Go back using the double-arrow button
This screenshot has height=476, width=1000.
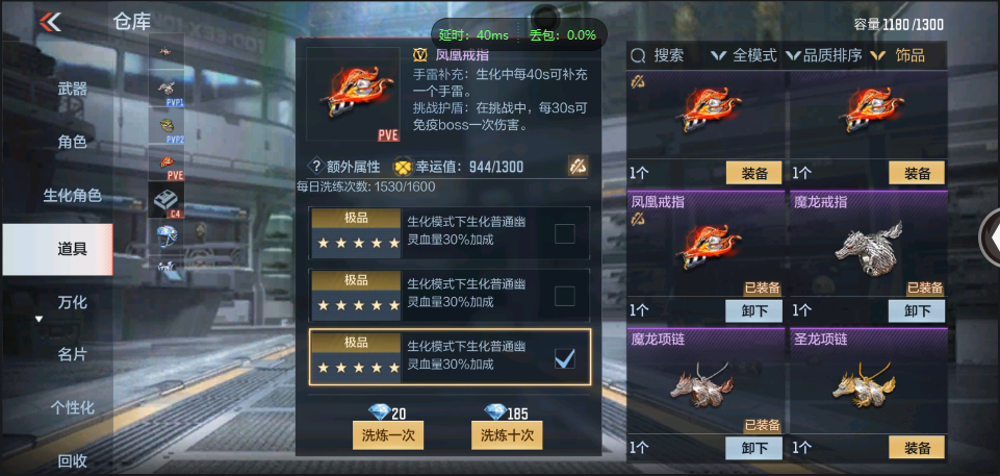[x=49, y=22]
